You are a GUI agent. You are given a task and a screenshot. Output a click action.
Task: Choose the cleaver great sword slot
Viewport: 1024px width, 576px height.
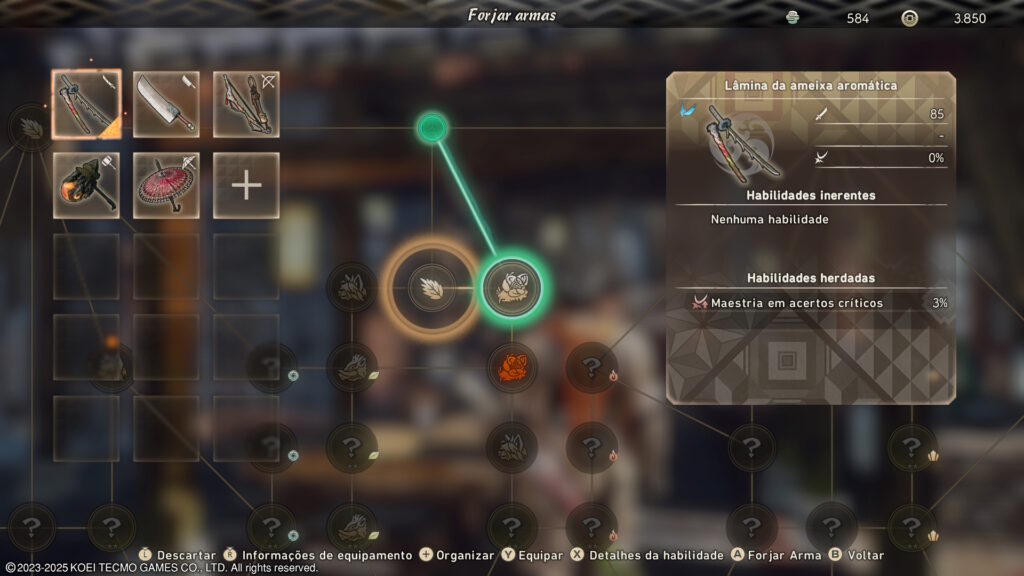(x=166, y=104)
